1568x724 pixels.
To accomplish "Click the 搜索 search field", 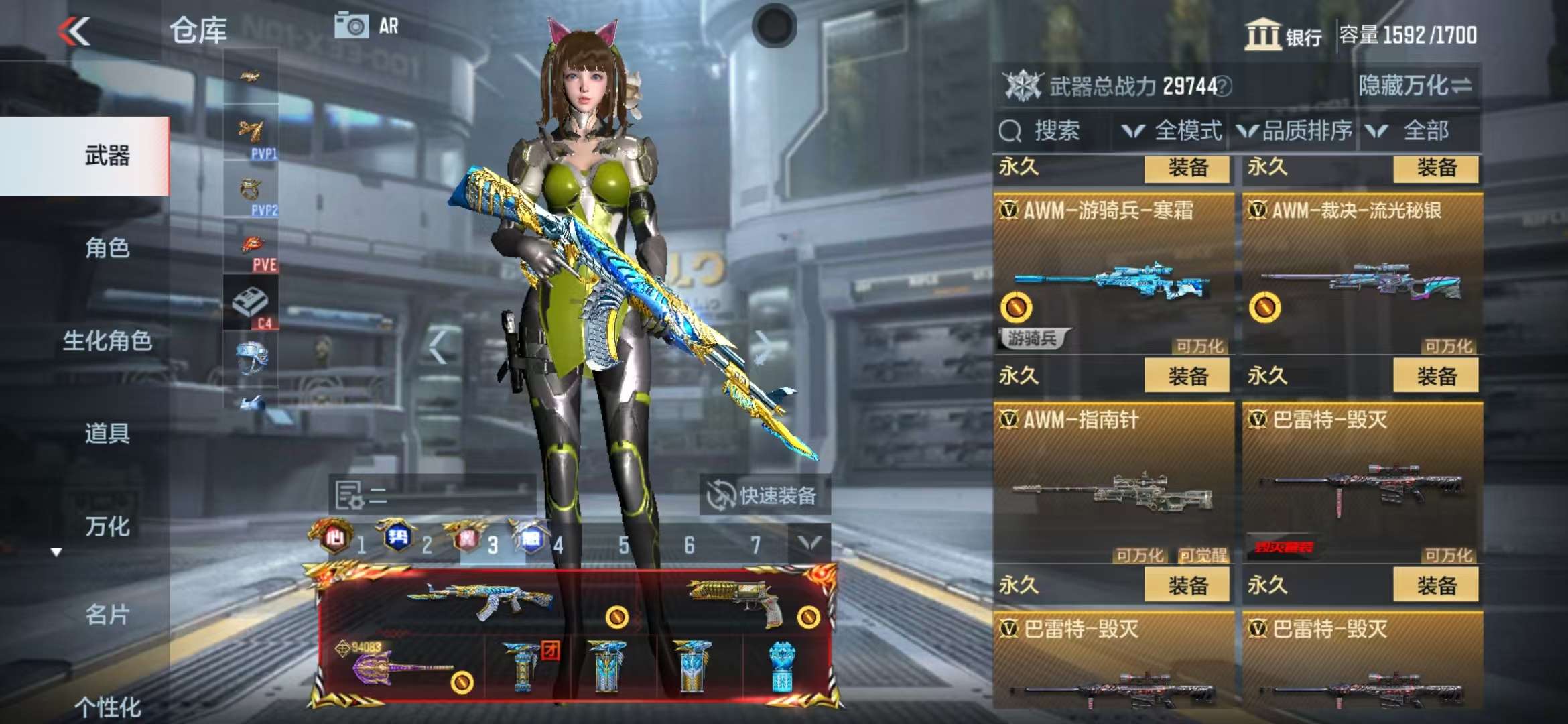I will (x=1053, y=131).
